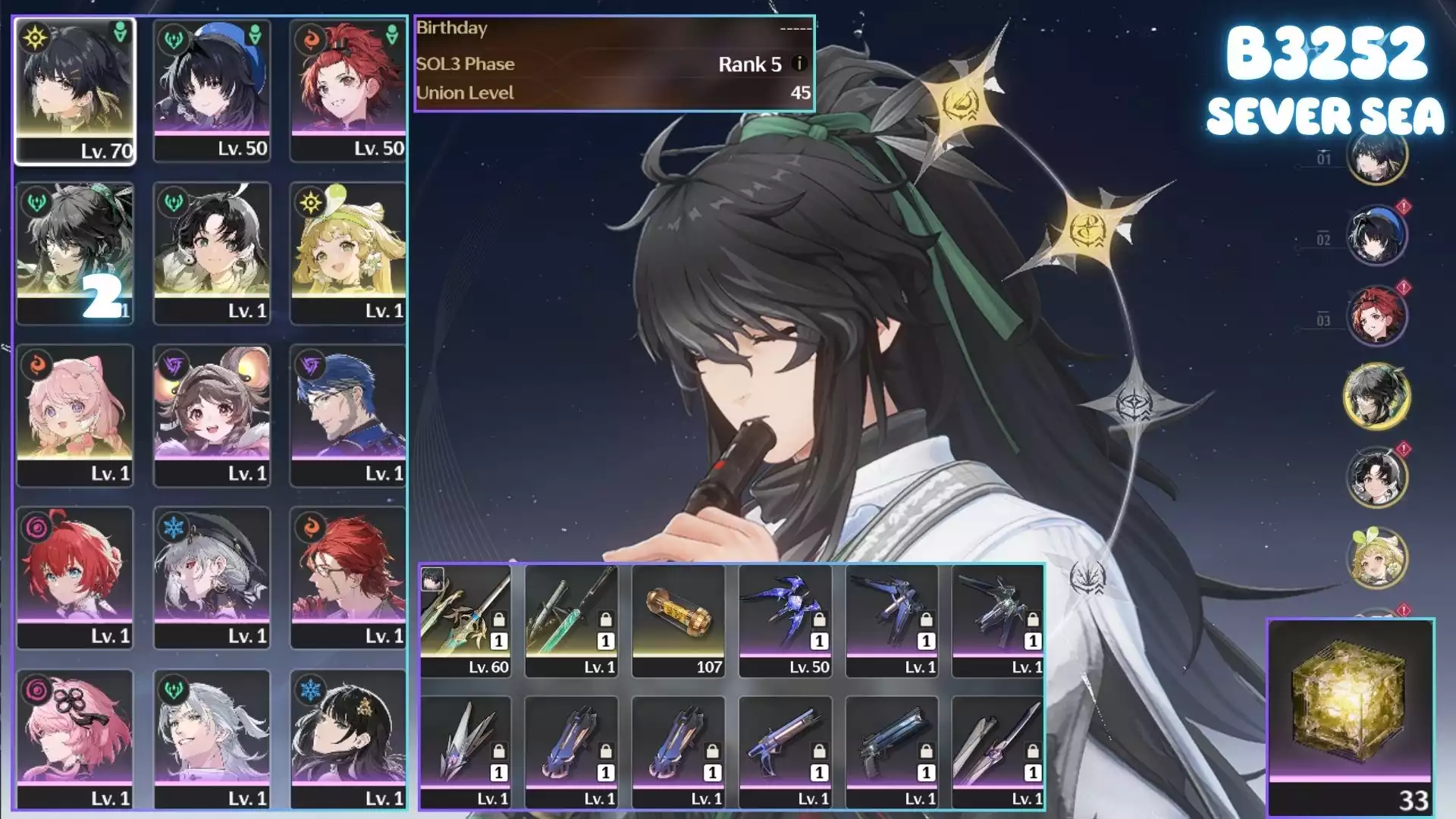Switch to the red-haired character in slot 03
Image resolution: width=1456 pixels, height=819 pixels.
(x=1376, y=315)
